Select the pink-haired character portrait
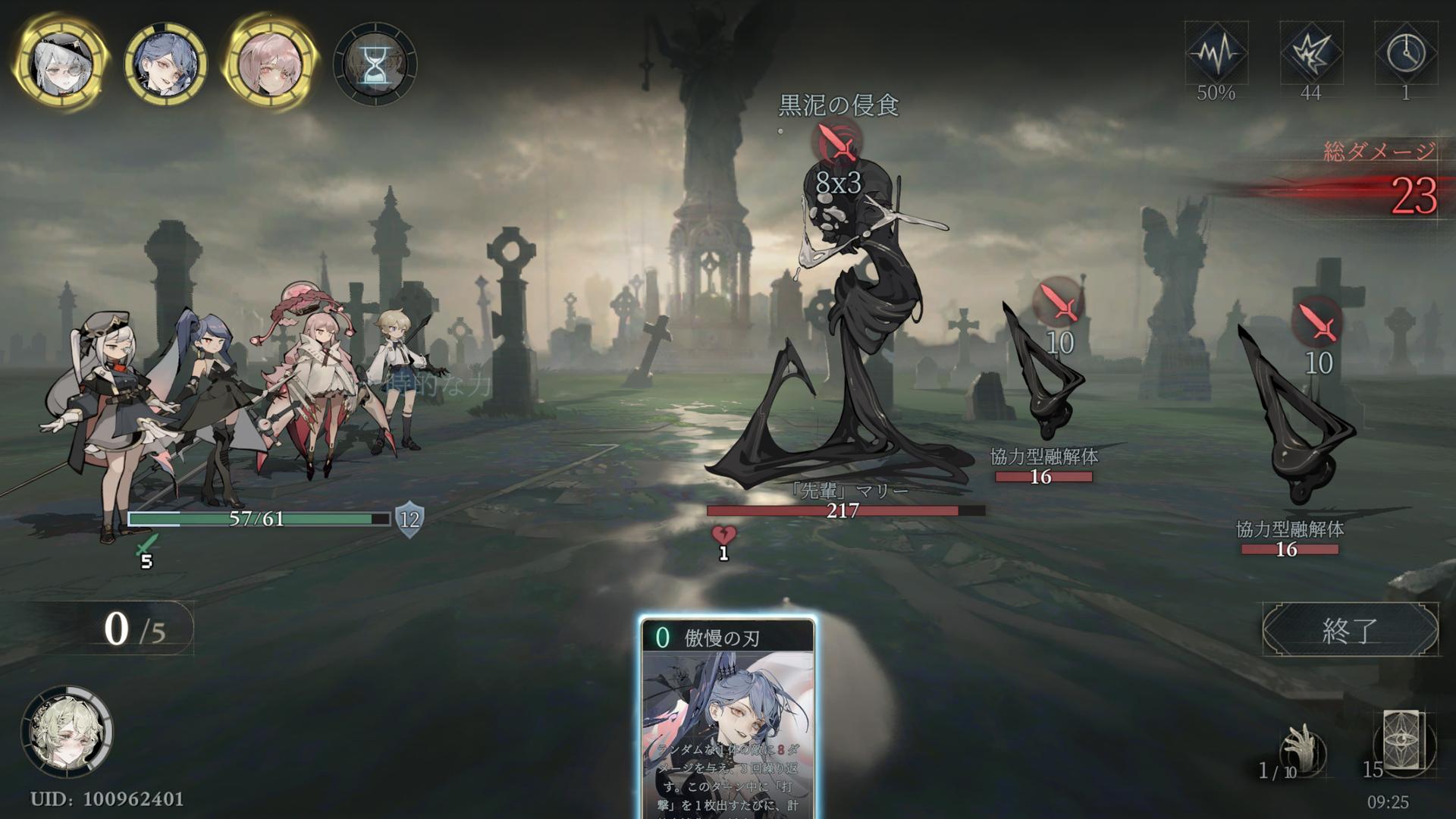This screenshot has width=1456, height=819. tap(270, 62)
